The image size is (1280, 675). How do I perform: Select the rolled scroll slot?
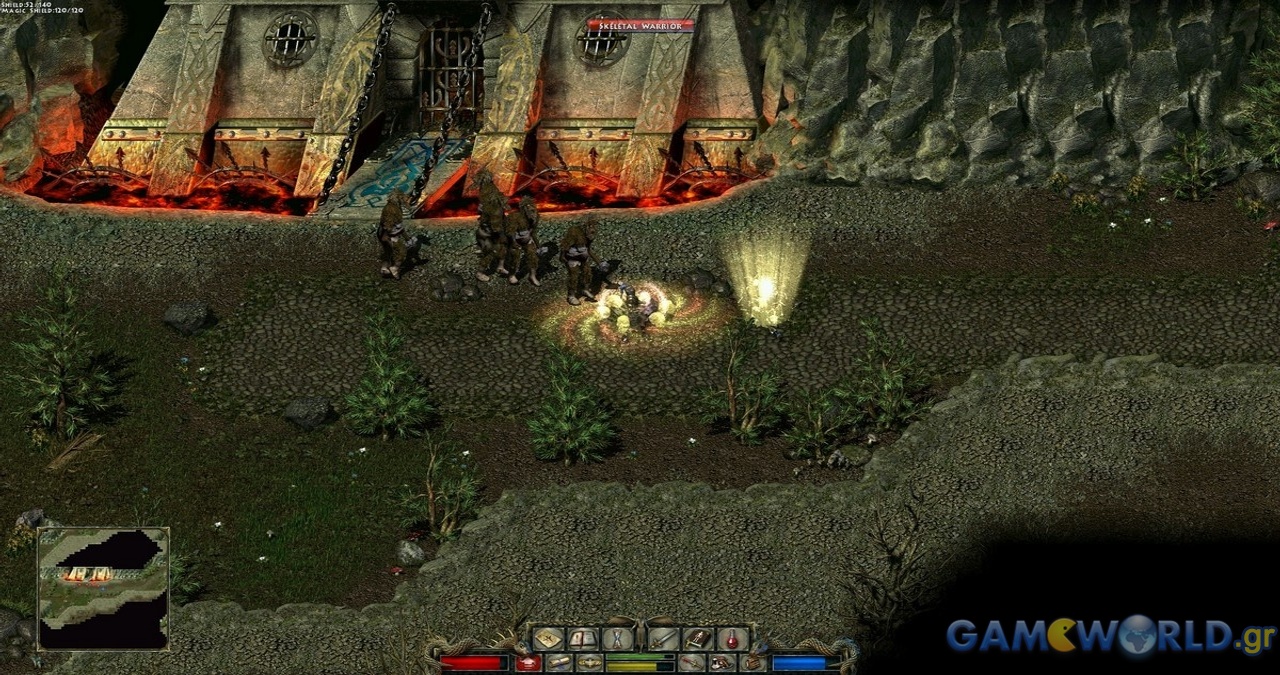[559, 663]
